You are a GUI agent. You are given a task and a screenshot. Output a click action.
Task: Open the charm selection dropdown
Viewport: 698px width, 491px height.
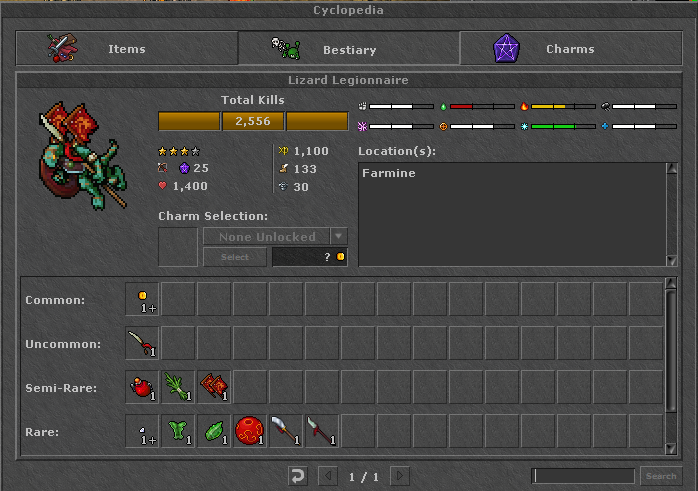click(339, 237)
